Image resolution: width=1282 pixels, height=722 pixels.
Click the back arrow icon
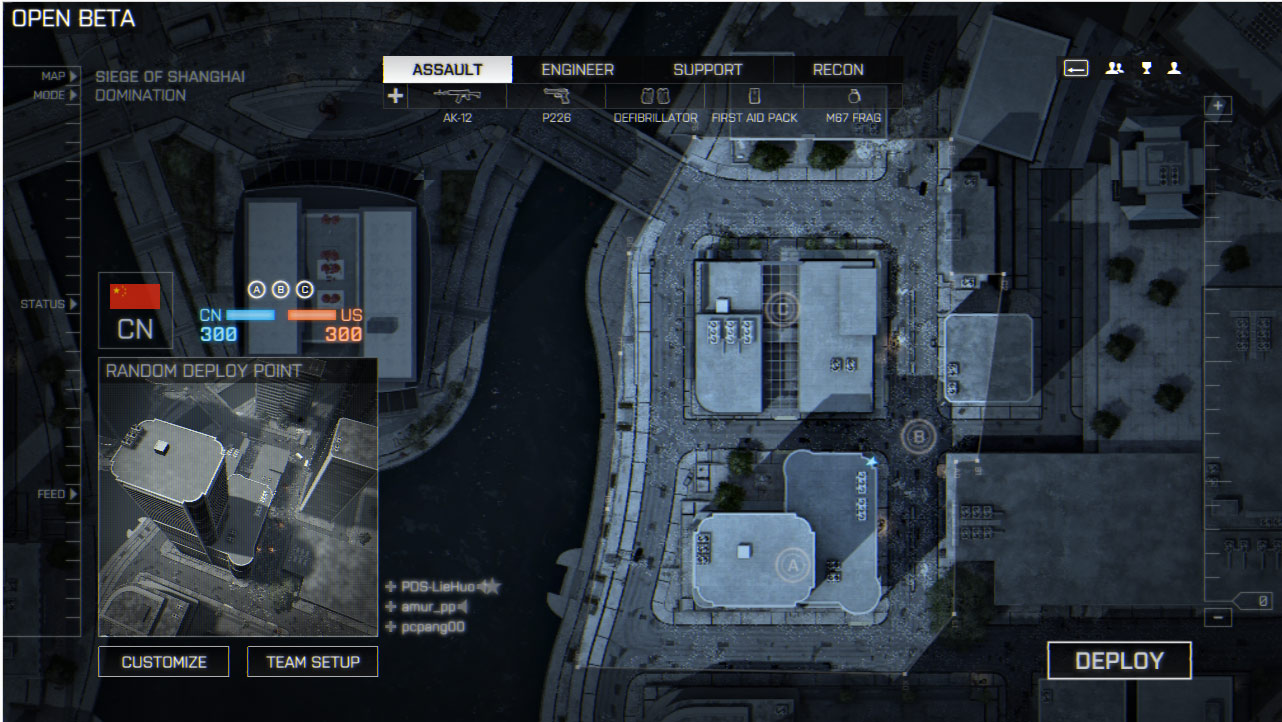(x=1075, y=69)
